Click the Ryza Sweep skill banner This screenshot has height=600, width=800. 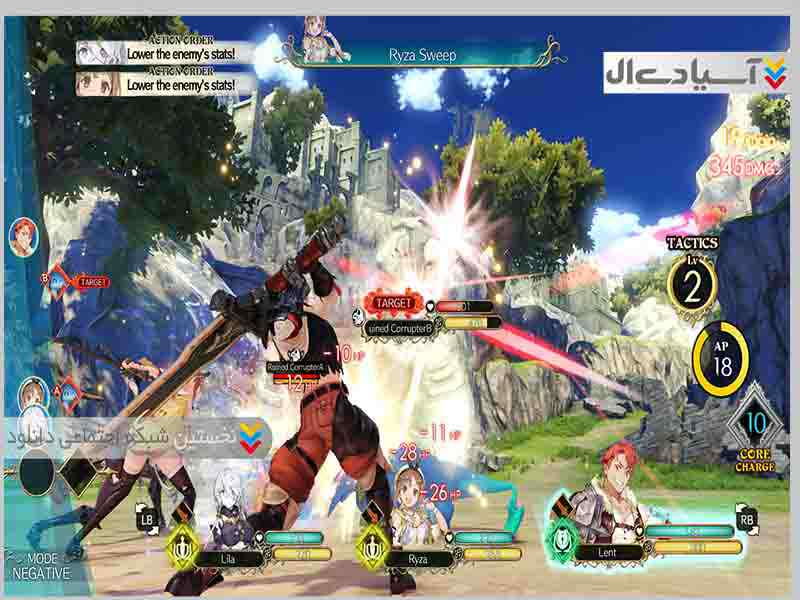click(x=422, y=54)
